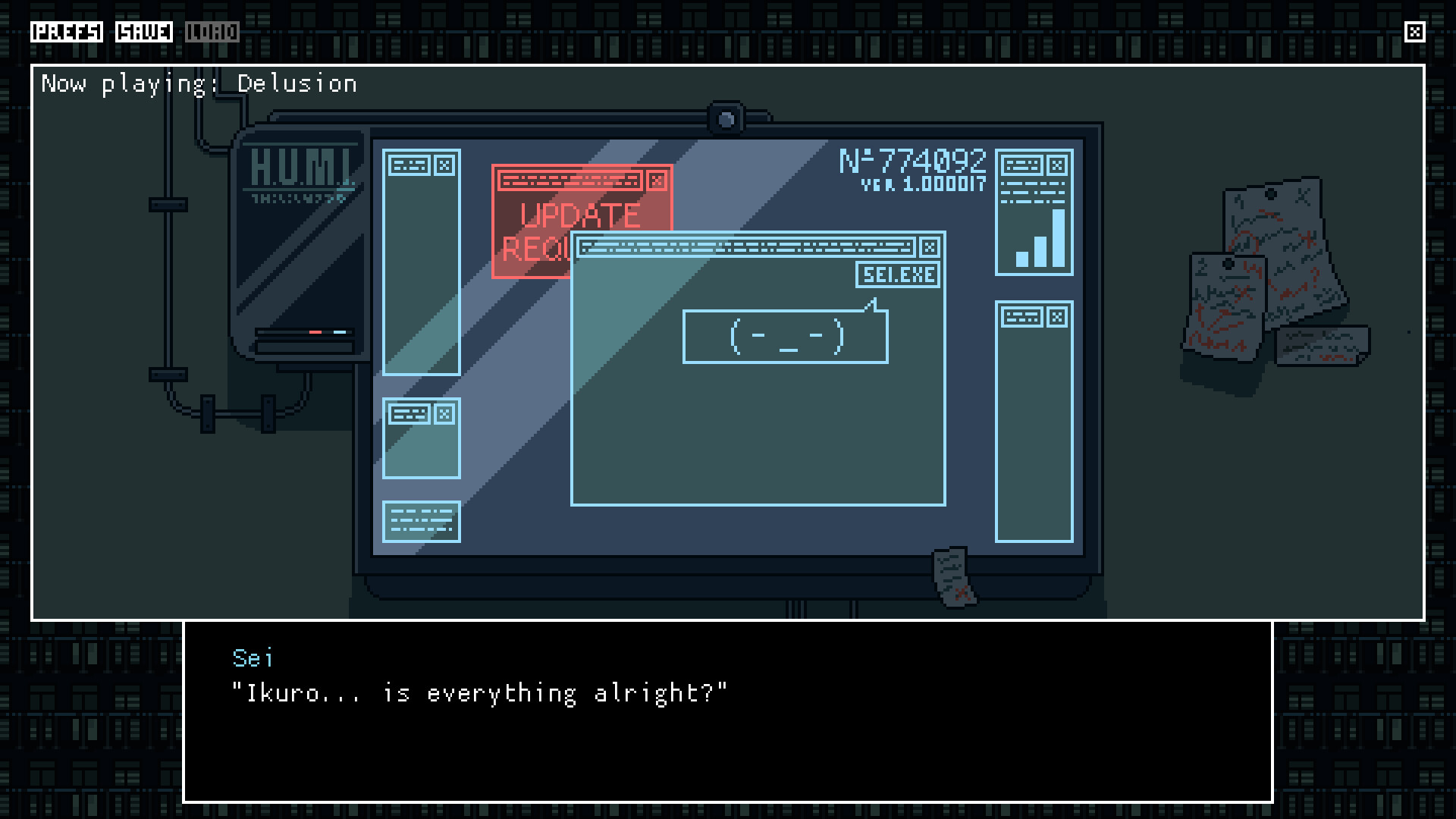Select the SAVE menu item
The height and width of the screenshot is (819, 1456).
click(144, 32)
